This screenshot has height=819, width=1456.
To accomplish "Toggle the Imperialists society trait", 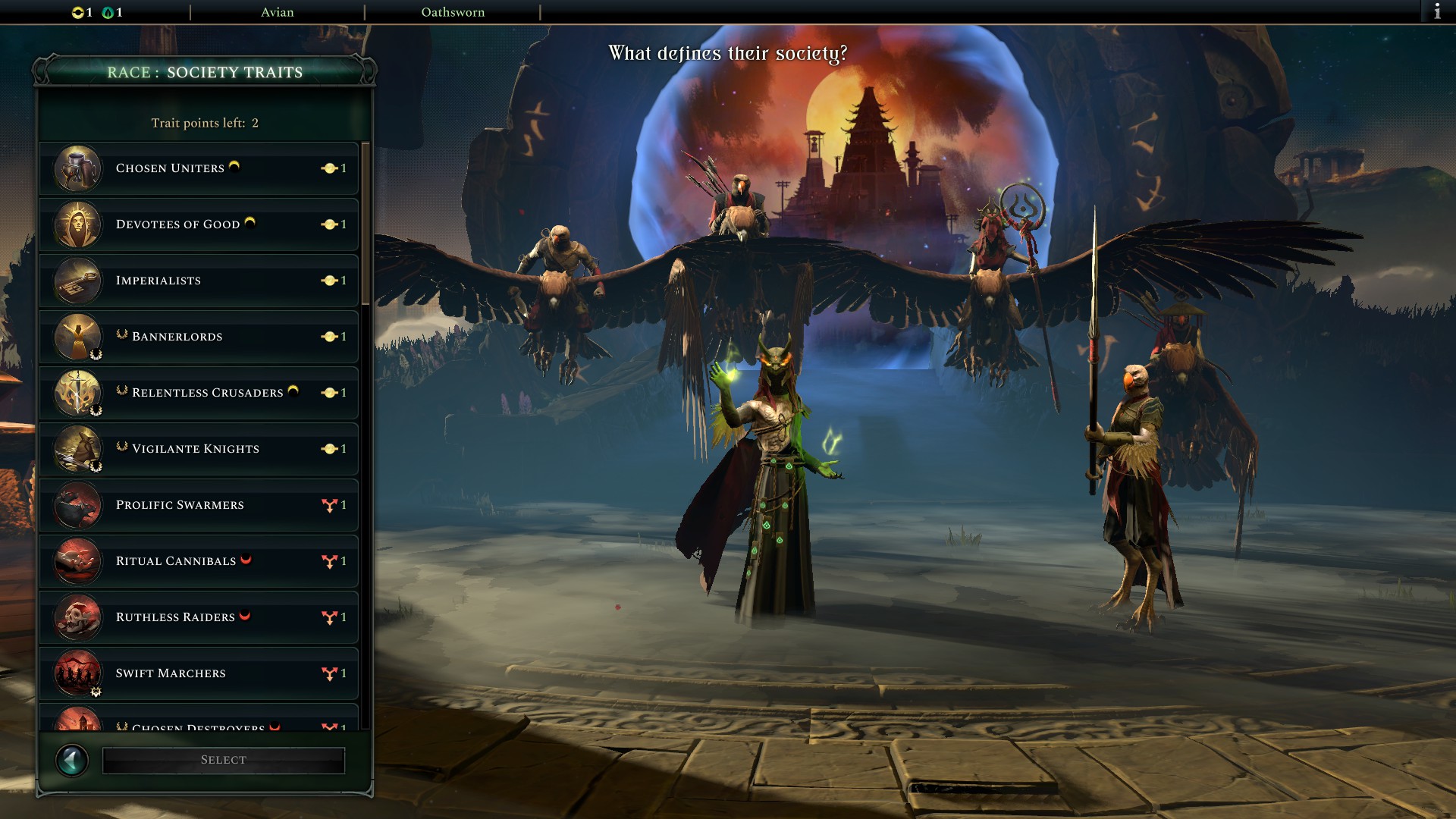I will tap(199, 281).
